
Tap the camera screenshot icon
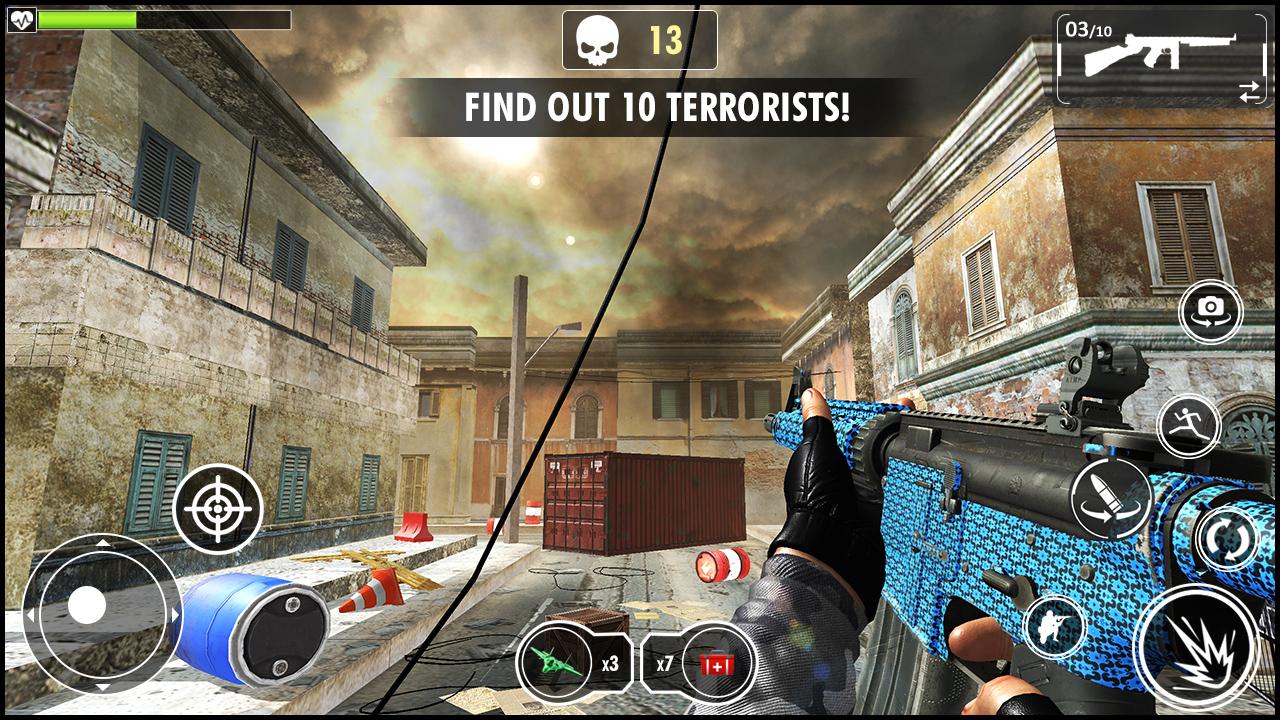[1211, 311]
